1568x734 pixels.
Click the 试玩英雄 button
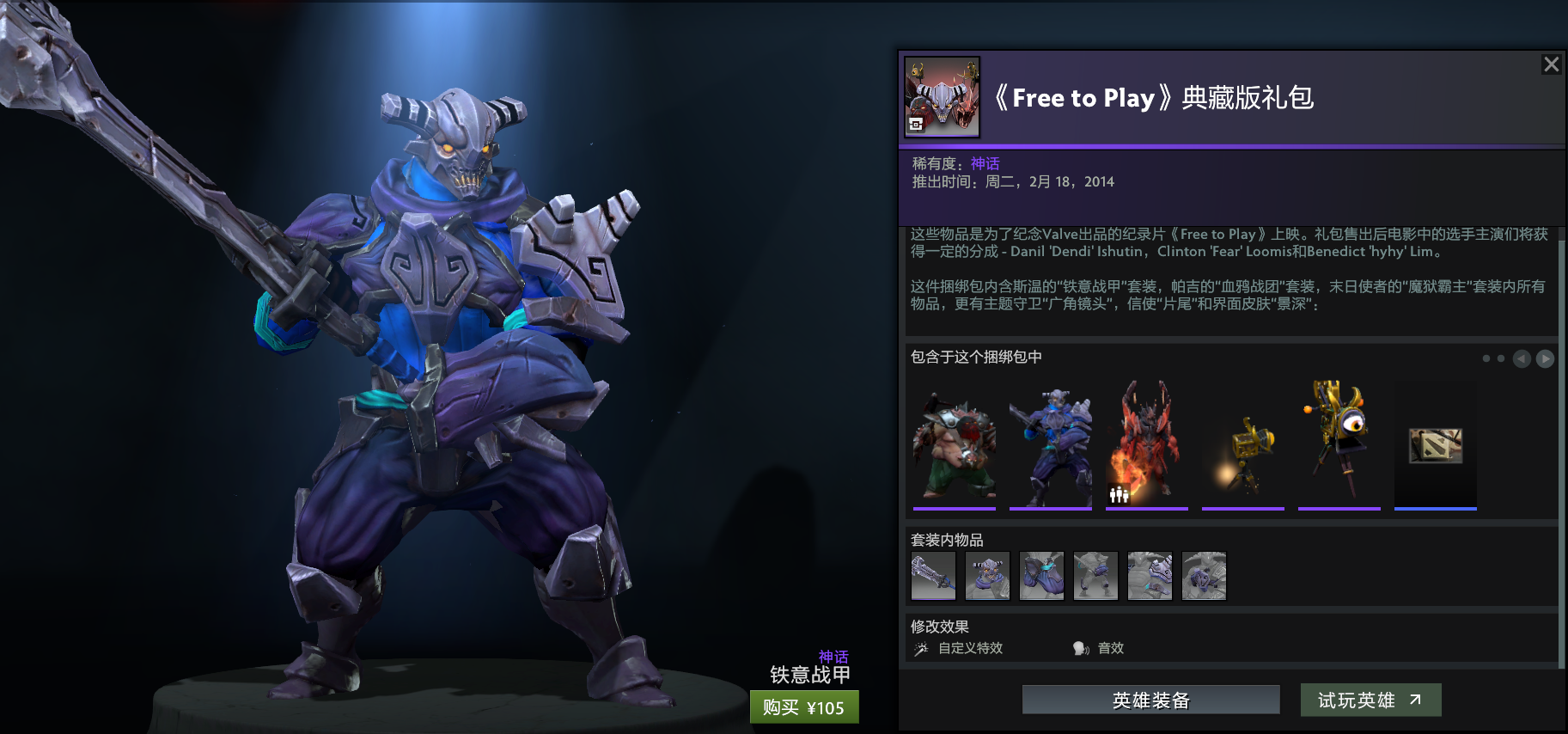tap(1370, 700)
